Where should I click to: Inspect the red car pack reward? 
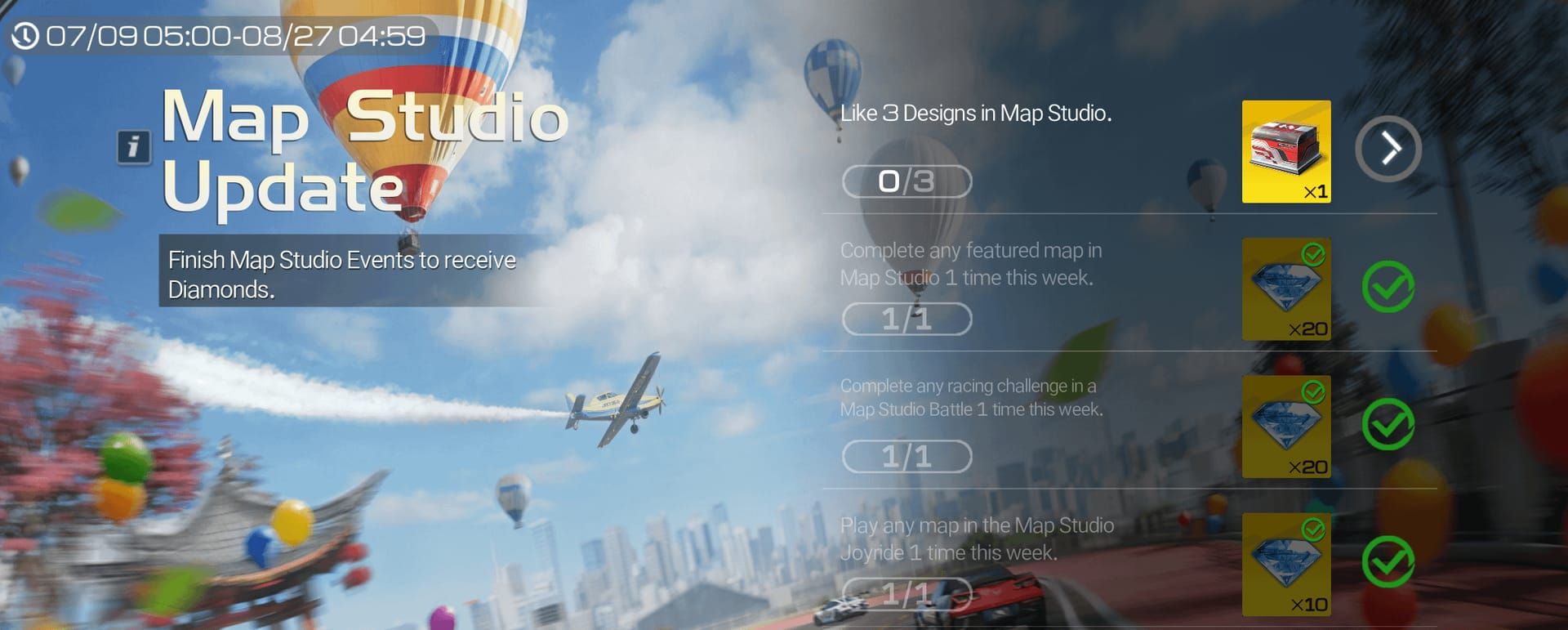coord(1285,151)
